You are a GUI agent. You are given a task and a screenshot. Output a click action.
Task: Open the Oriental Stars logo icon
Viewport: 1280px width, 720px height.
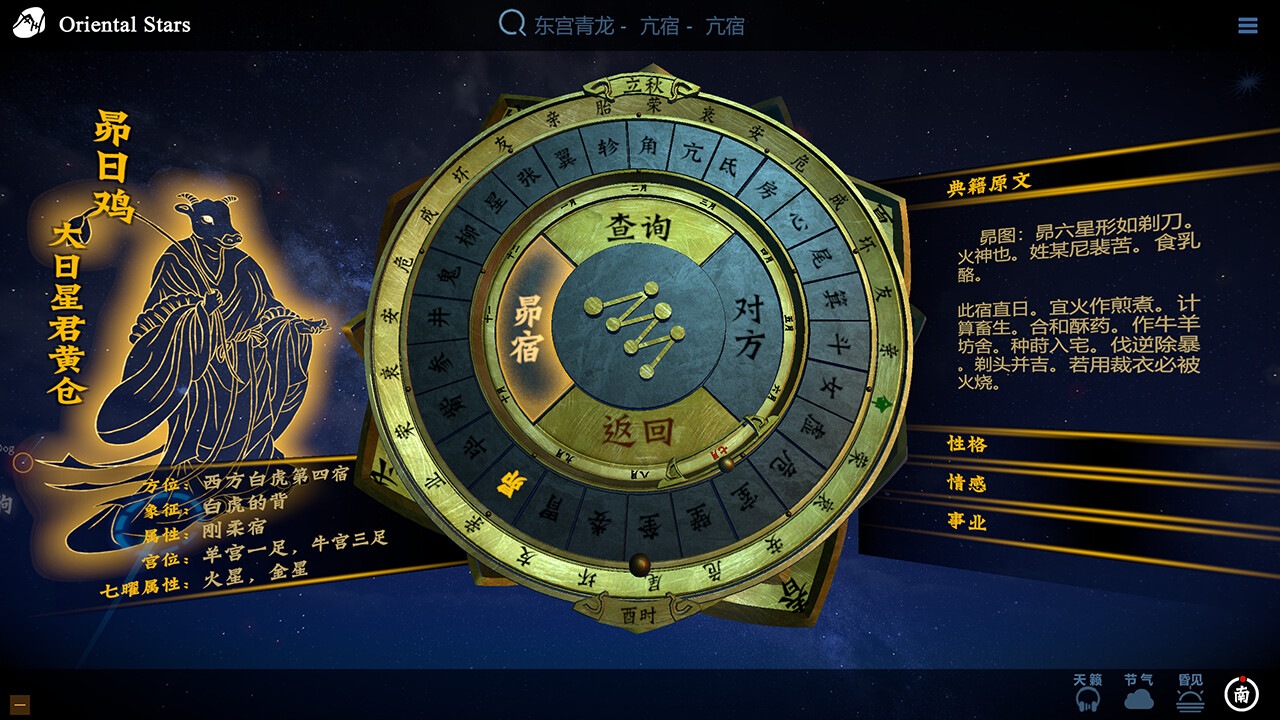click(28, 22)
